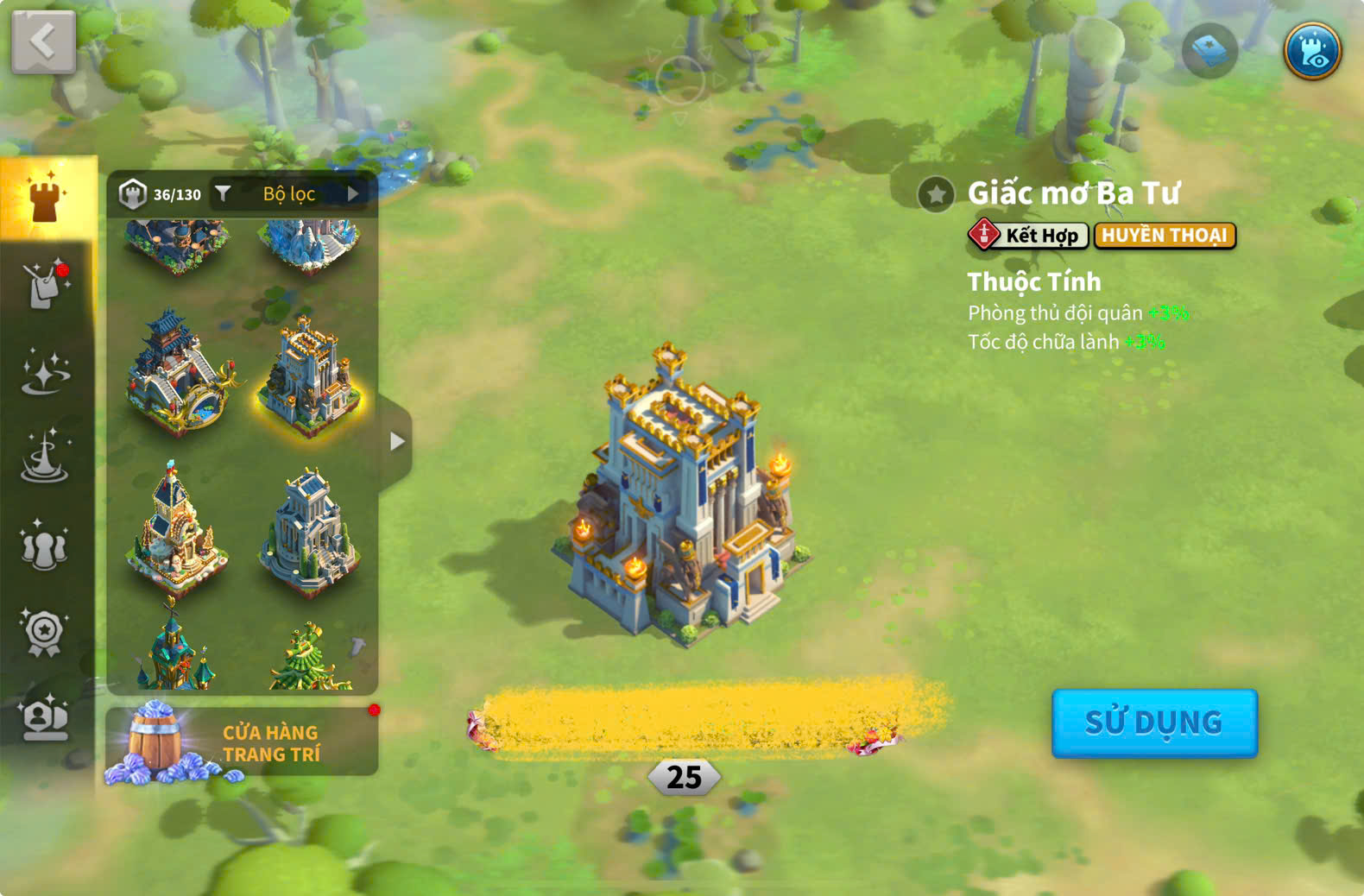The width and height of the screenshot is (1364, 896).
Task: Select the medal badge tab
Action: click(x=44, y=633)
